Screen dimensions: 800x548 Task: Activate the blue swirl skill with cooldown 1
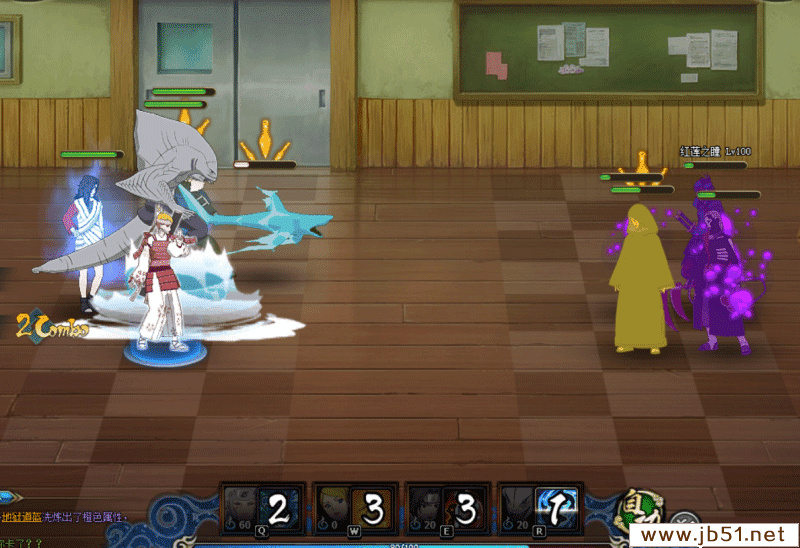(555, 509)
